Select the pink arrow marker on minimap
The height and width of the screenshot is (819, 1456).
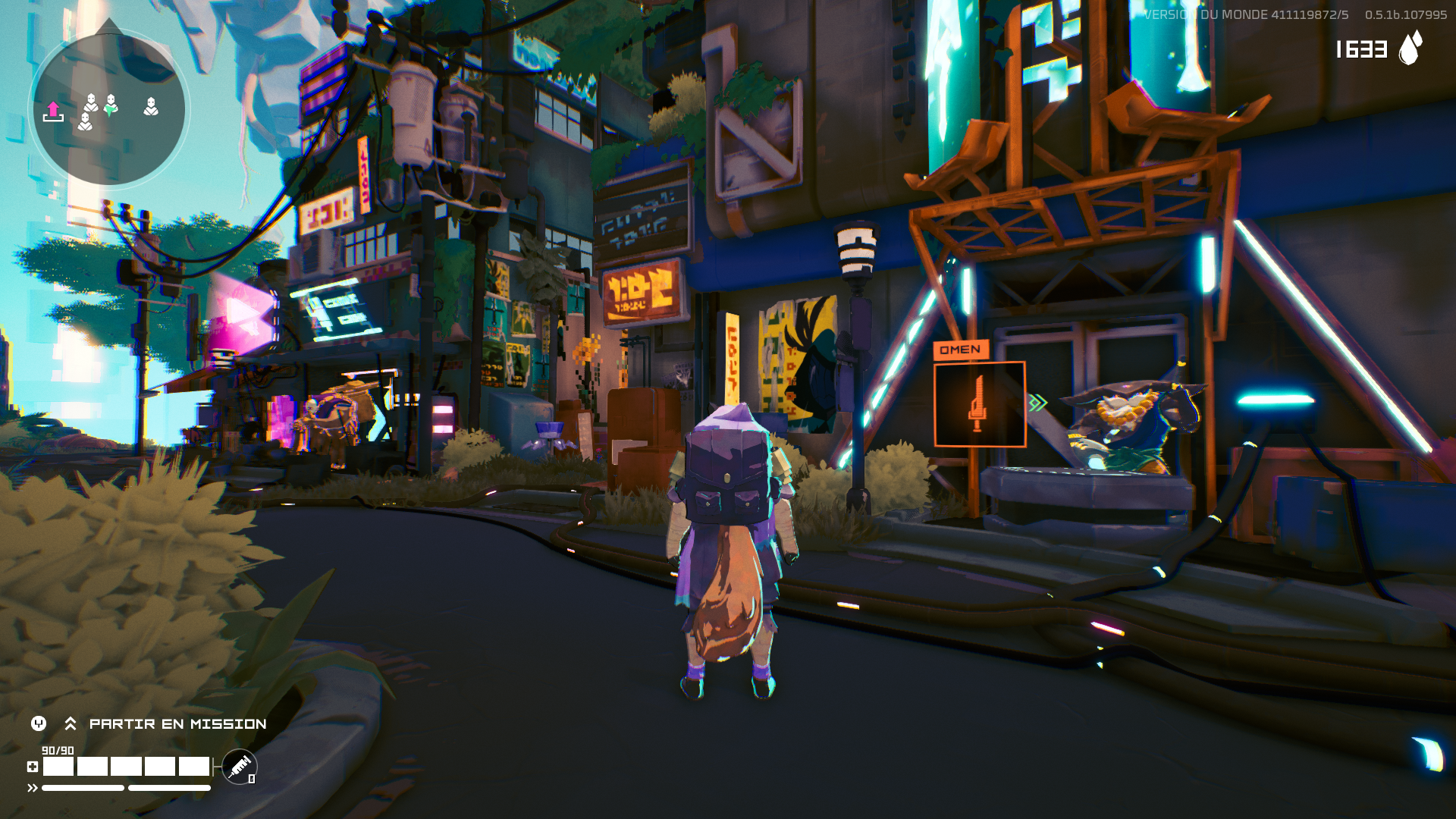(x=53, y=111)
